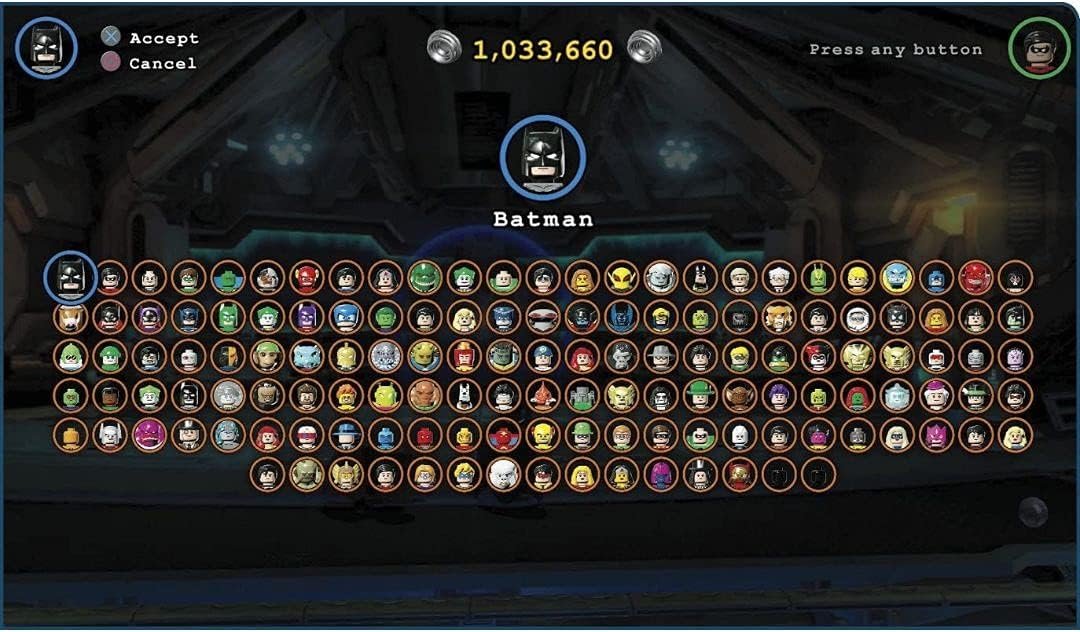
Task: Pick the big purple Parasite head
Action: [150, 434]
